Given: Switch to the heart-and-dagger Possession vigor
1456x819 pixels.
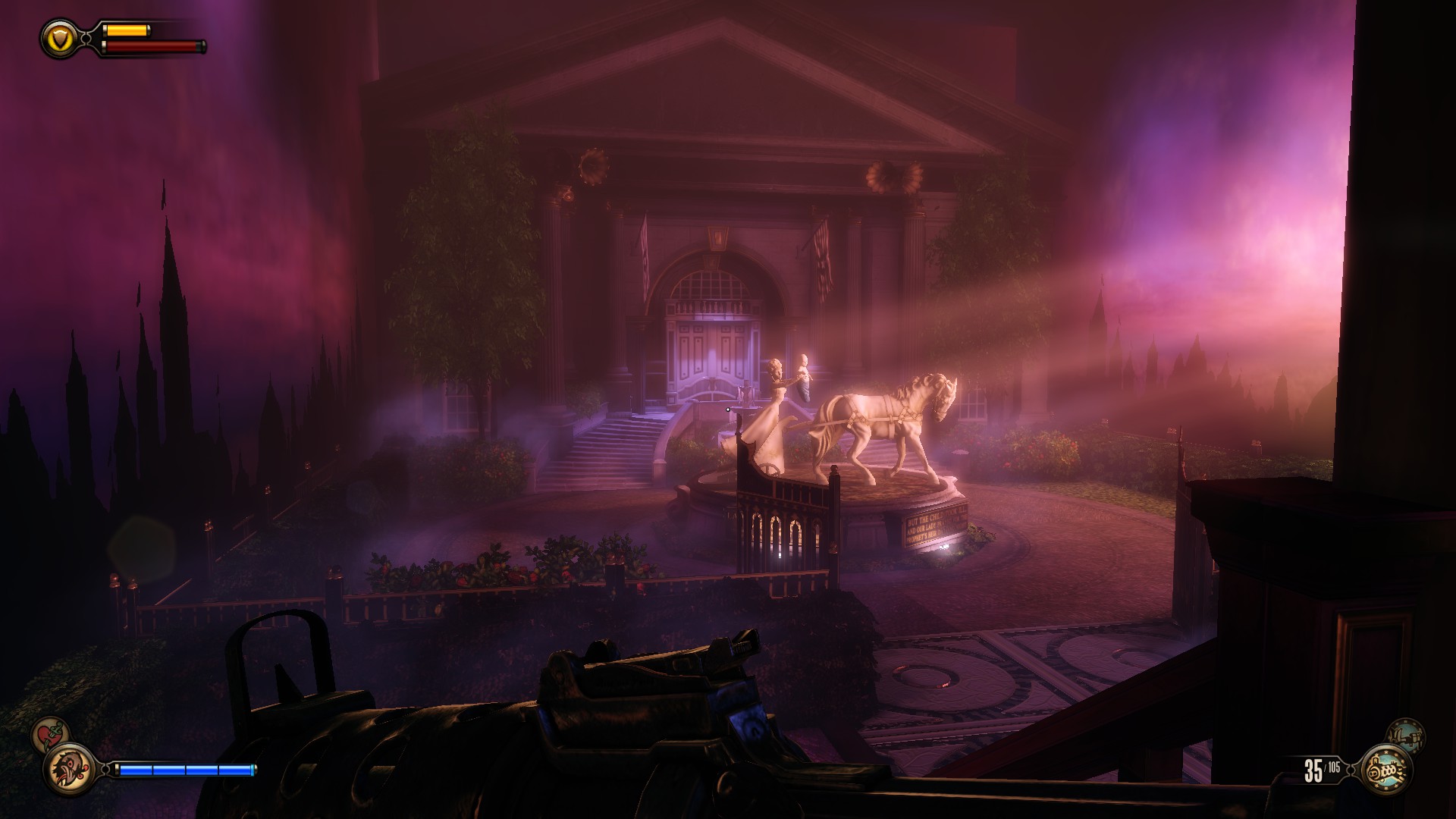Looking at the screenshot, I should (51, 735).
